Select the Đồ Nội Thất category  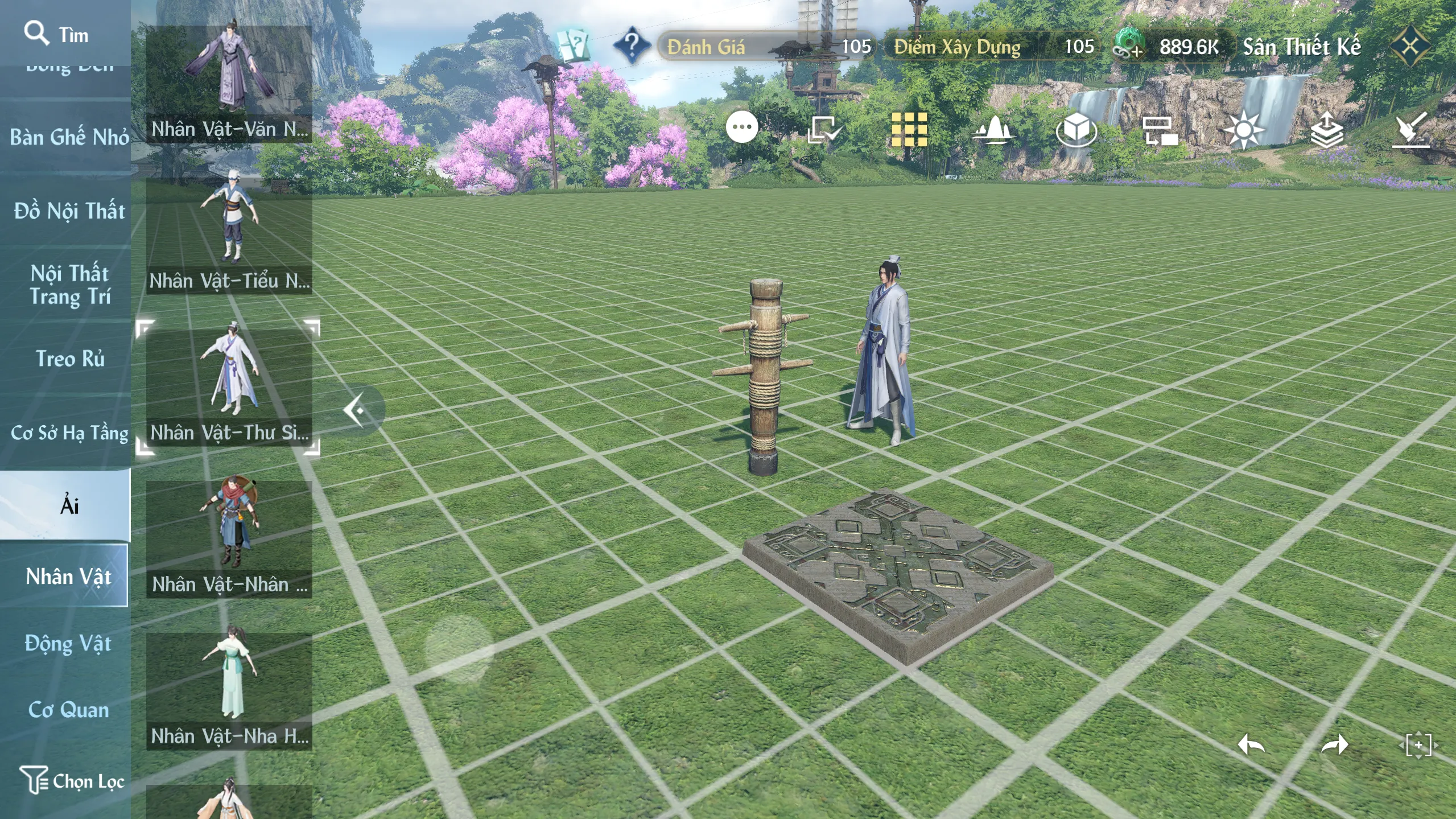69,211
